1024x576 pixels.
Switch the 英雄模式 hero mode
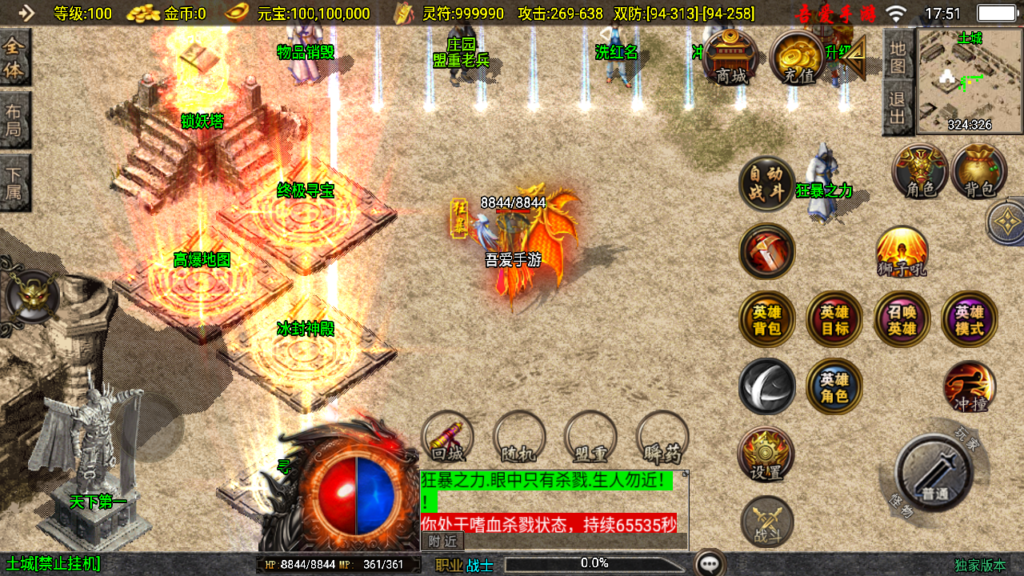(968, 319)
